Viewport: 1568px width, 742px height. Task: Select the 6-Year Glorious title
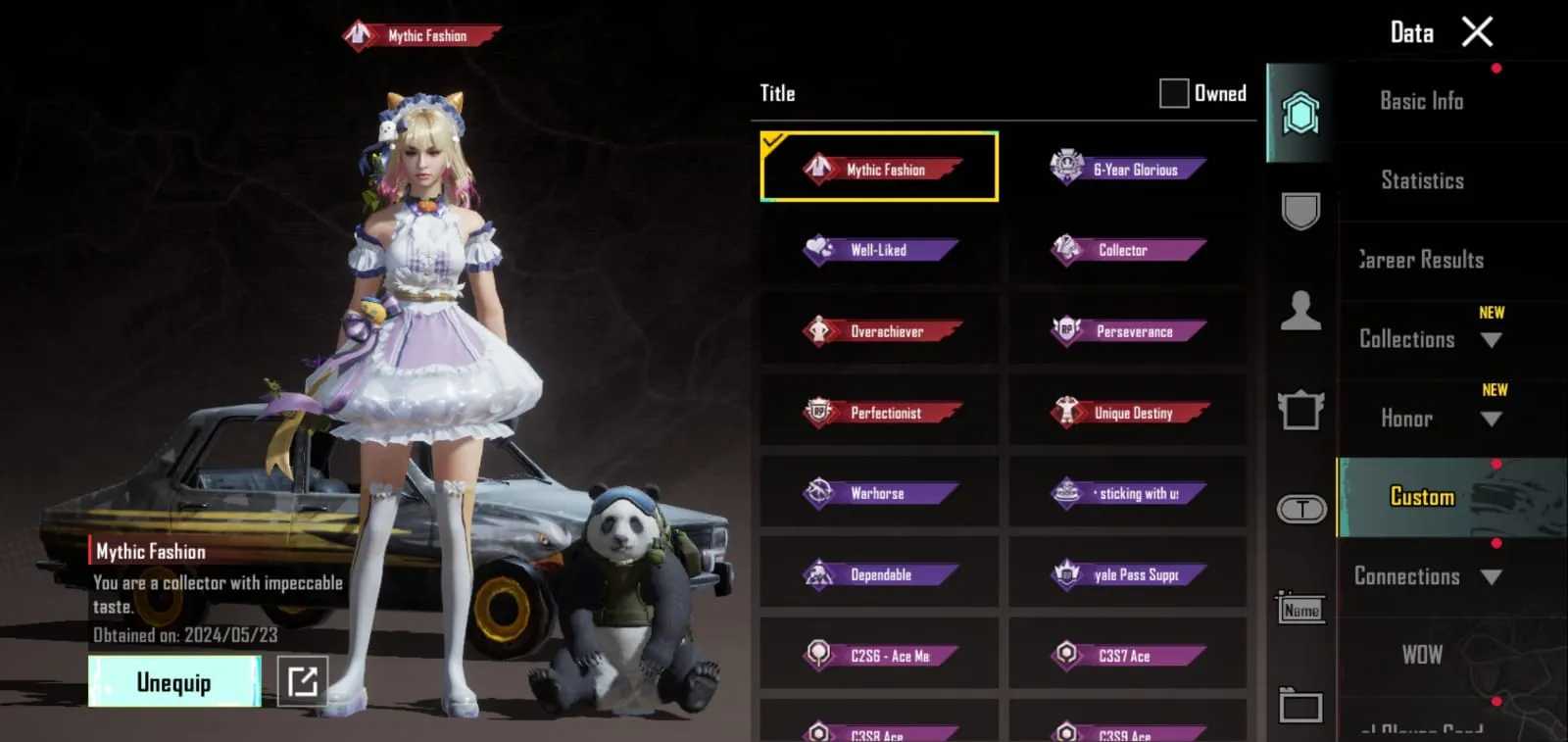(x=1127, y=168)
